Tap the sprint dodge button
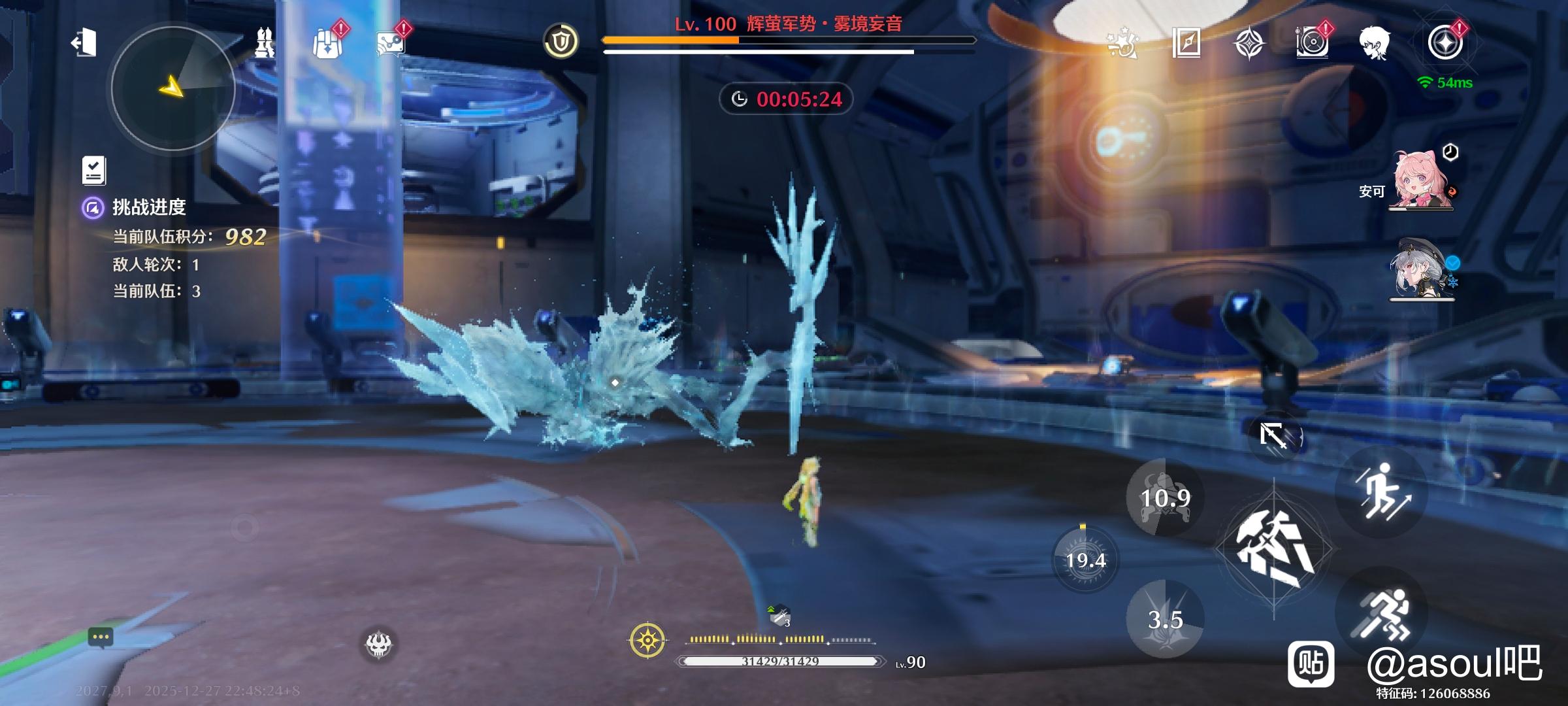Screen dimensions: 1568x706 click(1382, 614)
